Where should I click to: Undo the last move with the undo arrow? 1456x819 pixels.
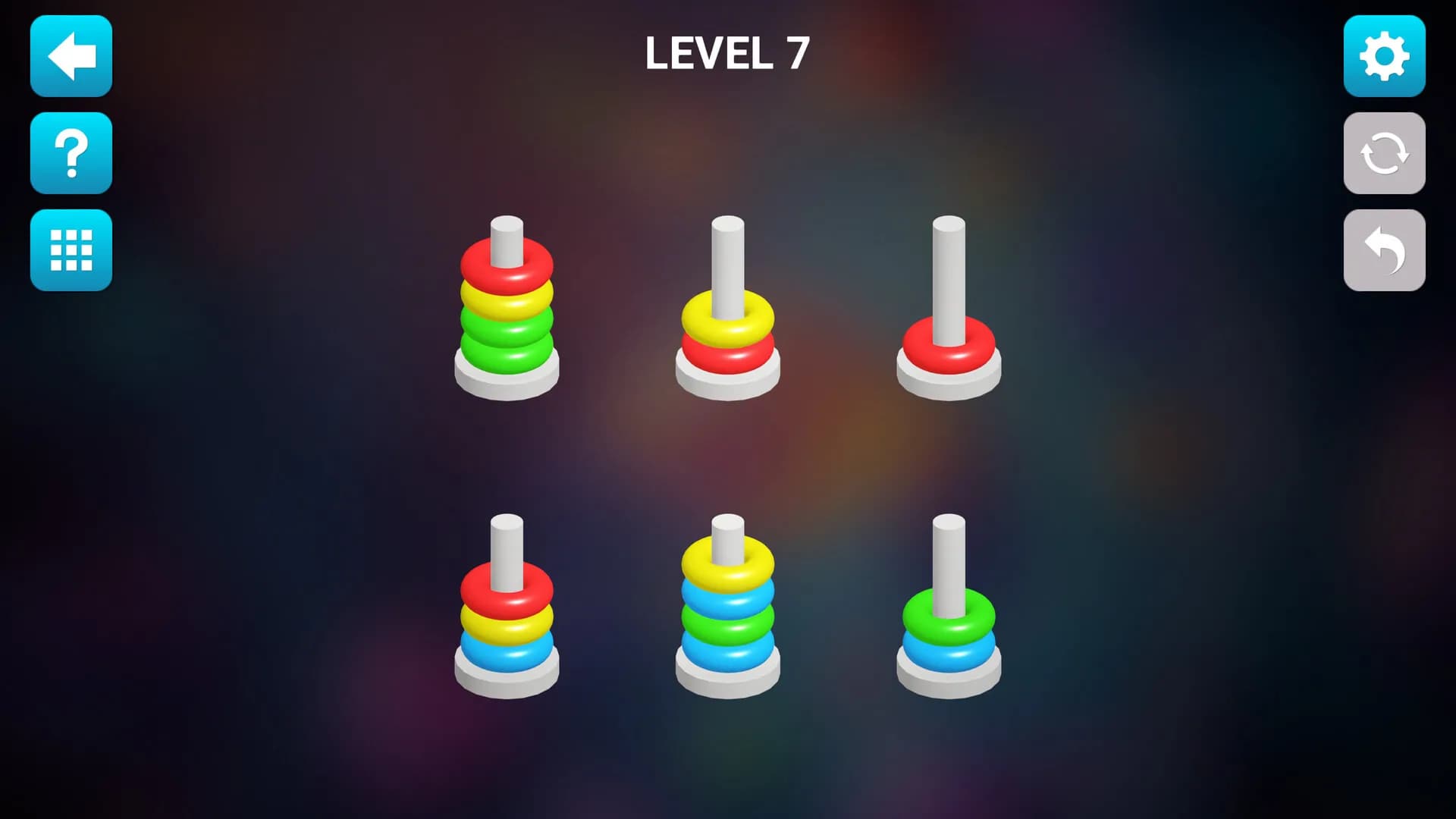pyautogui.click(x=1384, y=250)
